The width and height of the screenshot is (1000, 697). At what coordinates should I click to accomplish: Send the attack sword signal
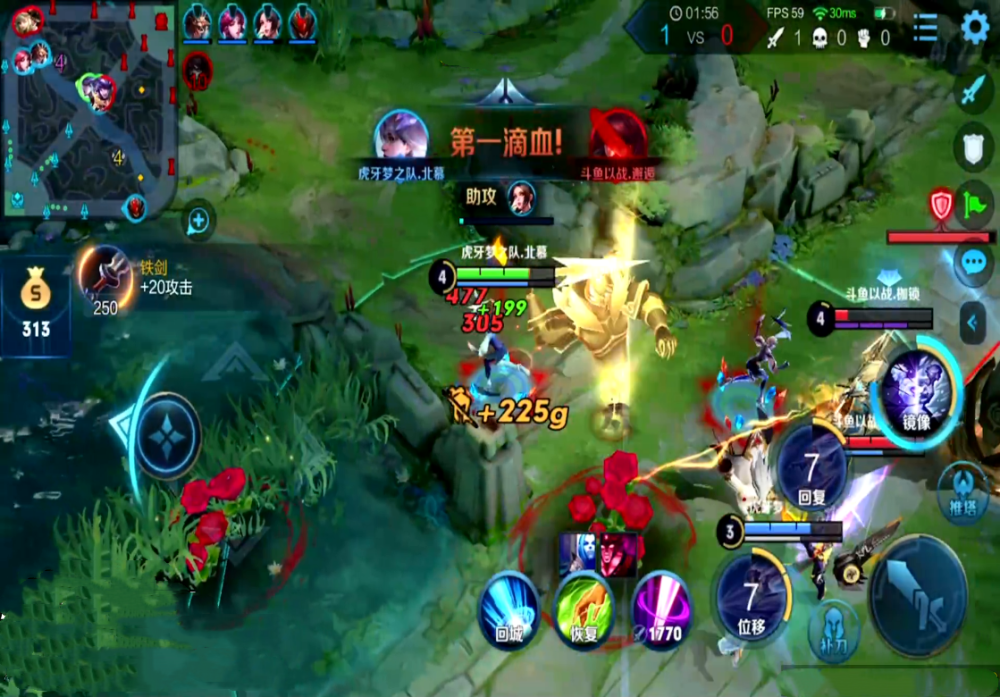click(x=974, y=92)
